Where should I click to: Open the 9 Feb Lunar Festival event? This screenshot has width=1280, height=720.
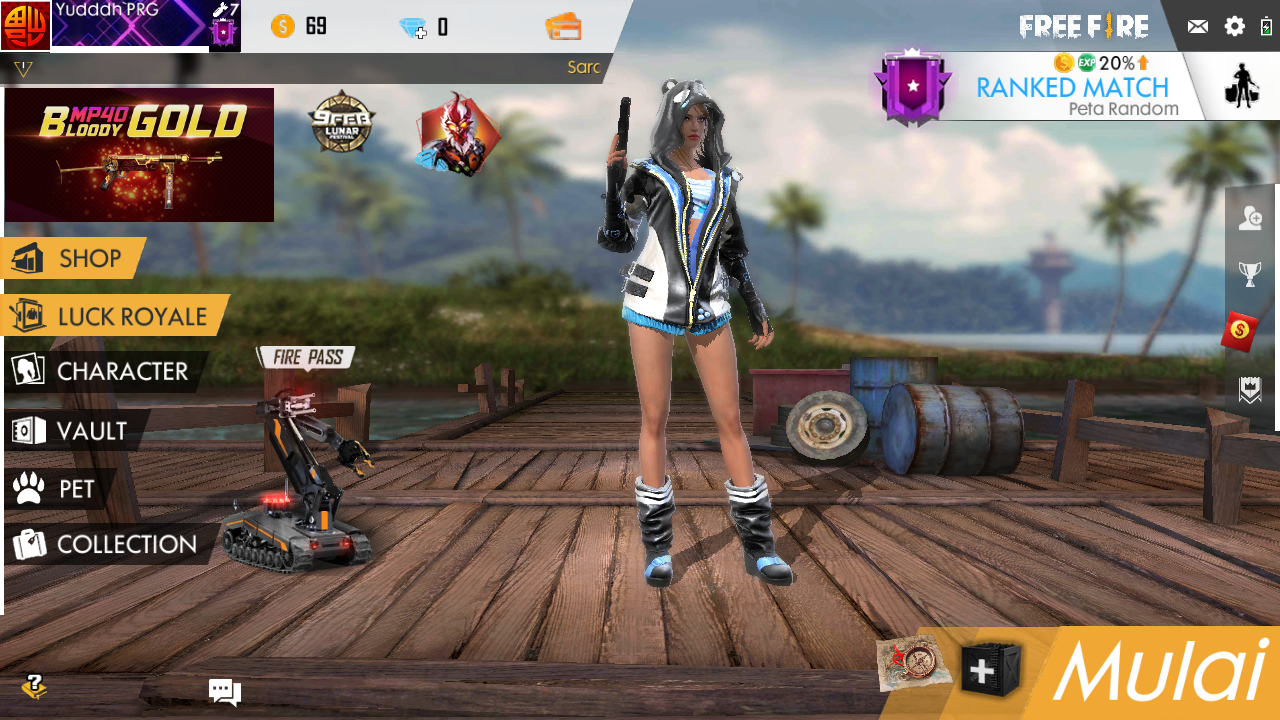point(342,123)
